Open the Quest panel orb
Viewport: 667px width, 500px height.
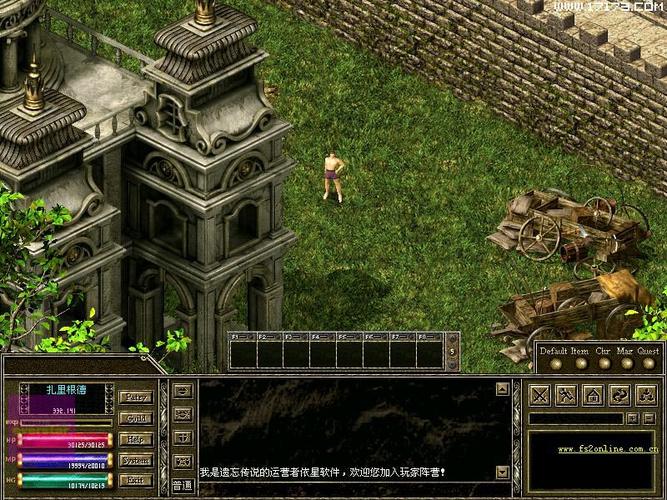coord(648,363)
